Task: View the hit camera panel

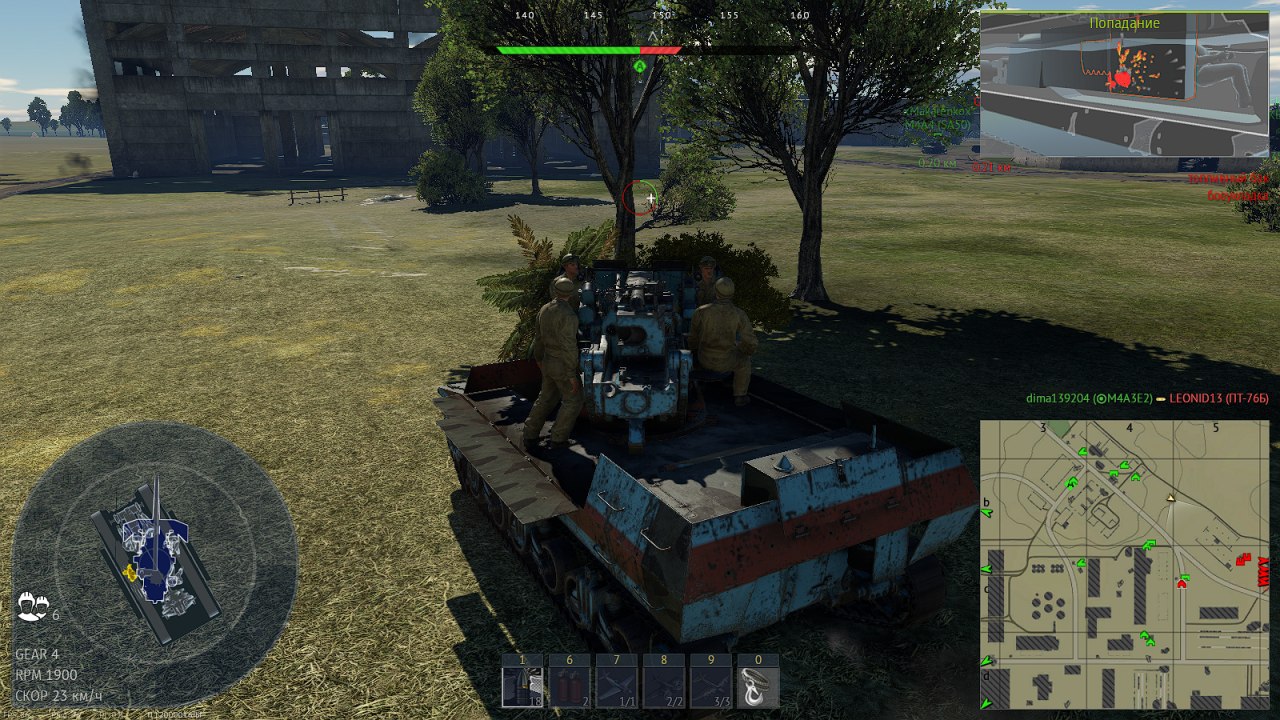Action: tap(1124, 84)
